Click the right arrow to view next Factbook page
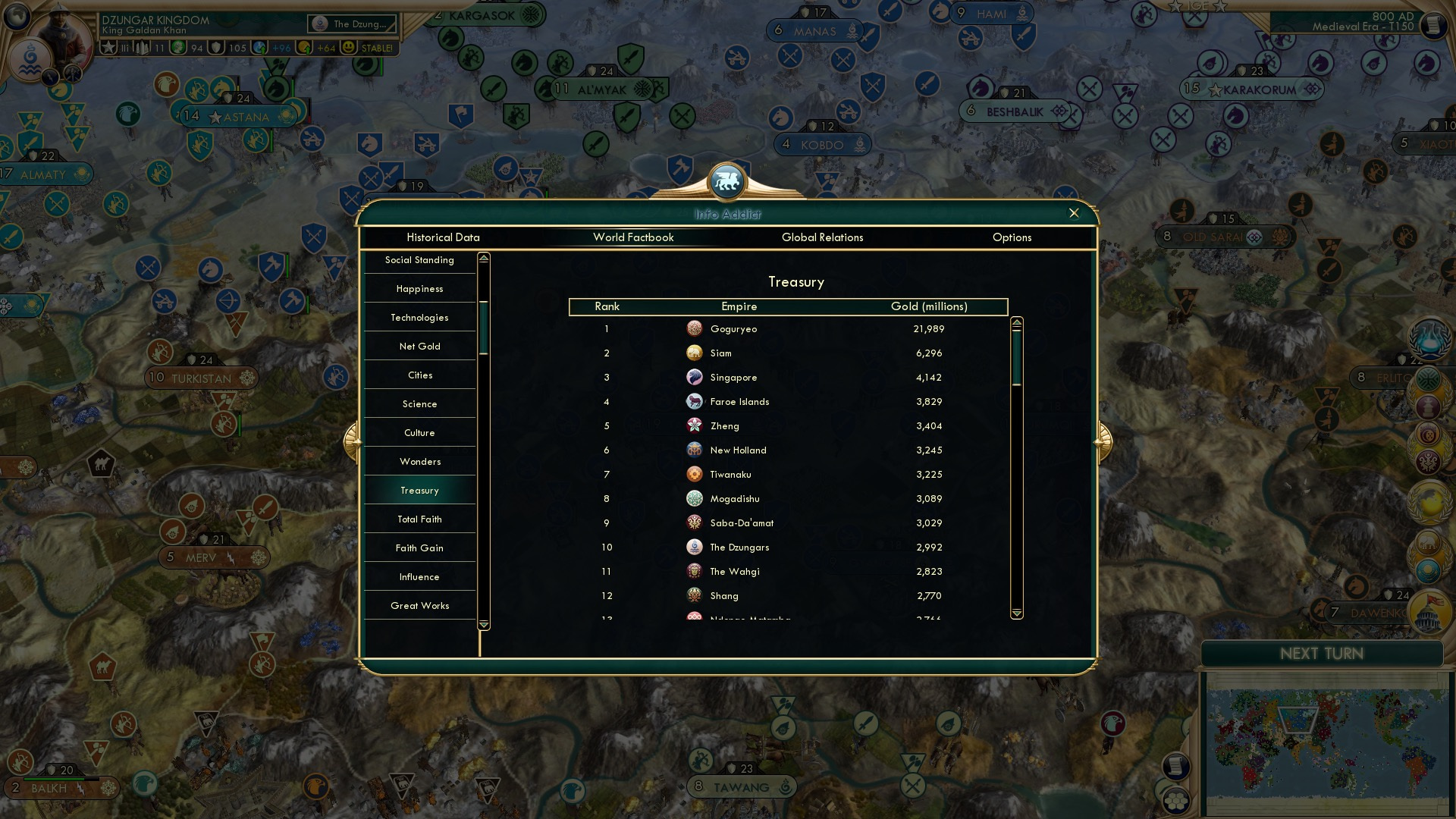Image resolution: width=1456 pixels, height=819 pixels. (1101, 442)
